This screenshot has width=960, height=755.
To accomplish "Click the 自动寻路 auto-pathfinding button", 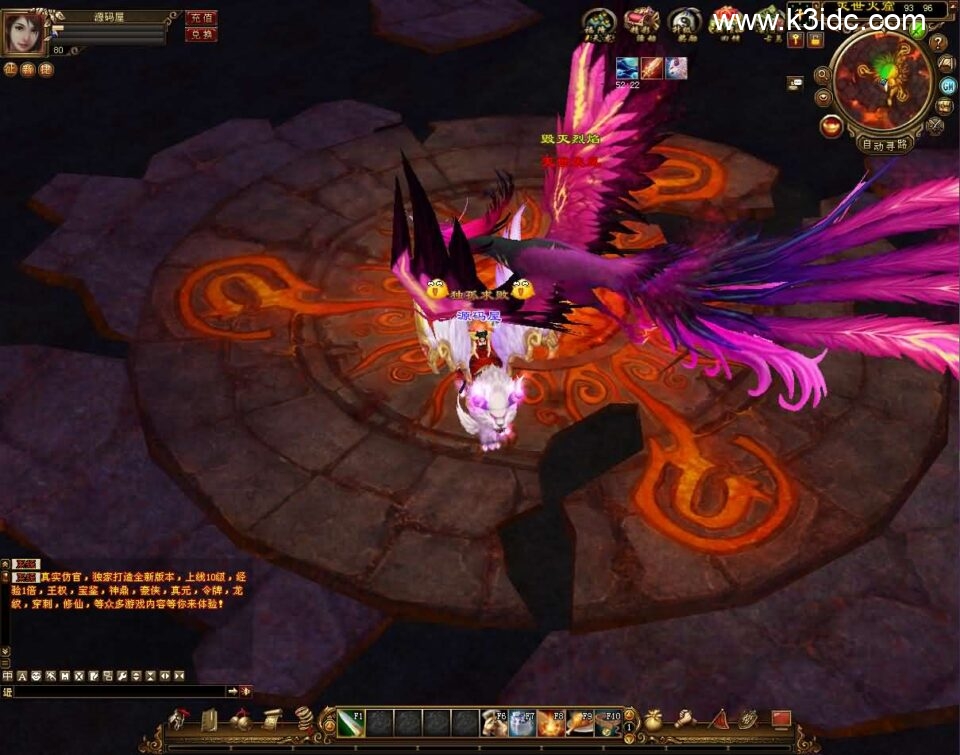I will [885, 144].
